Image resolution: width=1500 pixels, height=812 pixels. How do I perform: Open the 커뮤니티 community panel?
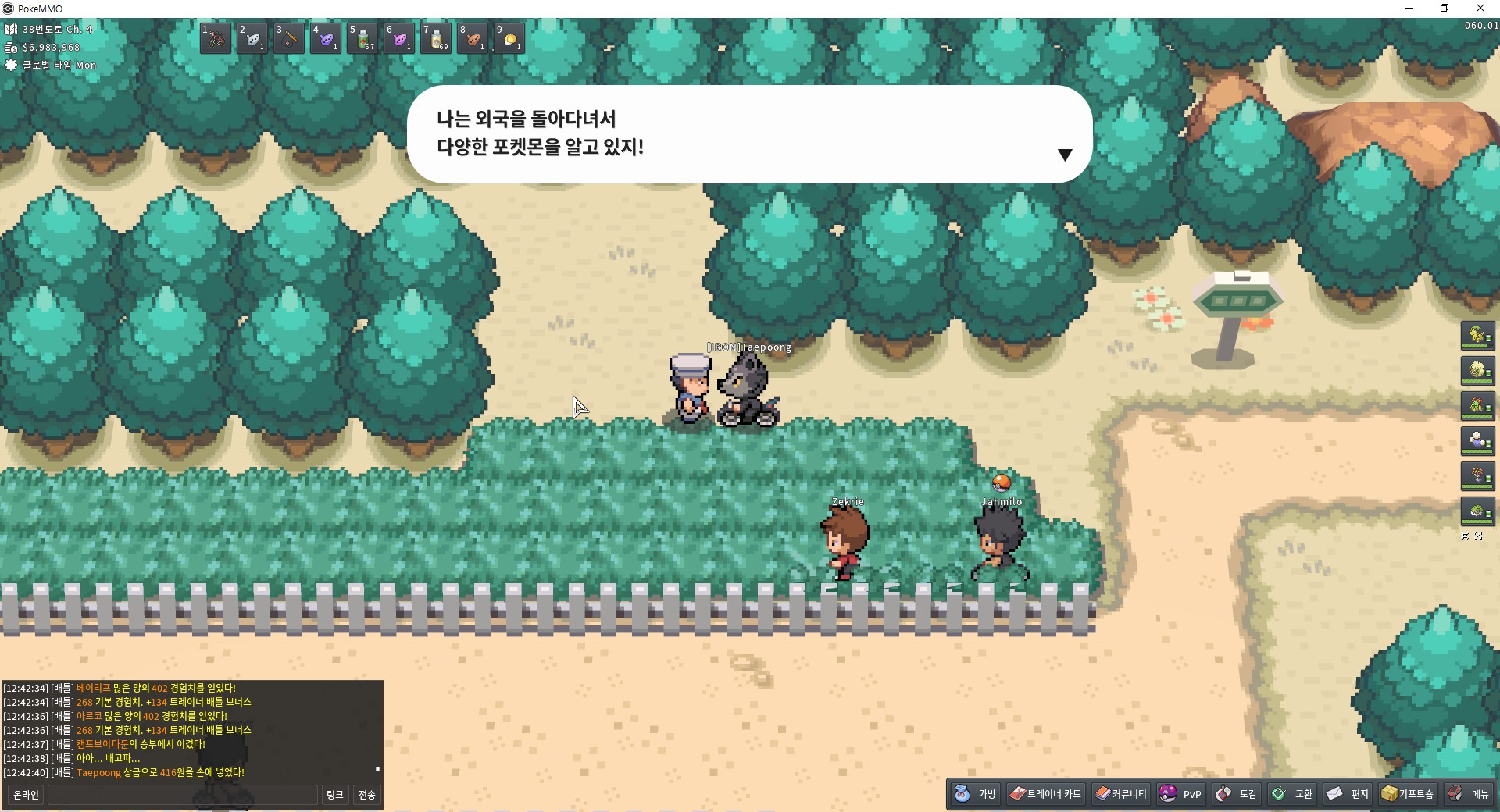coord(1121,794)
